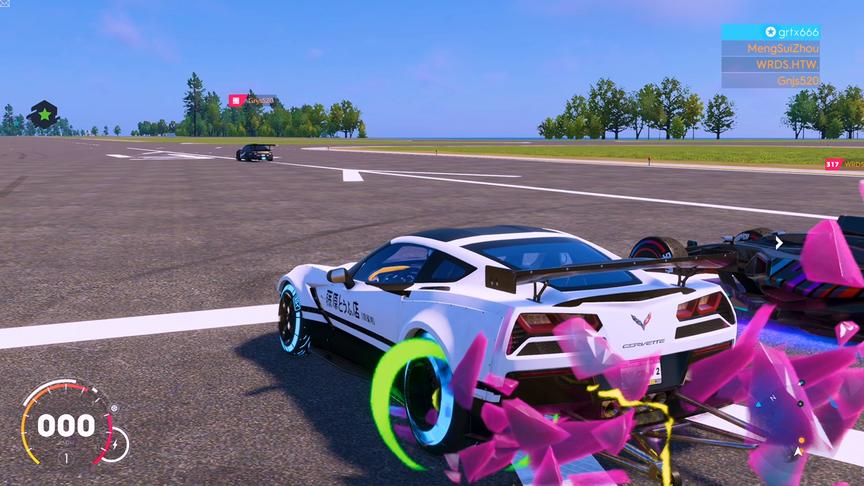Click the red 317 player distance tag
This screenshot has height=486, width=864.
pos(843,164)
